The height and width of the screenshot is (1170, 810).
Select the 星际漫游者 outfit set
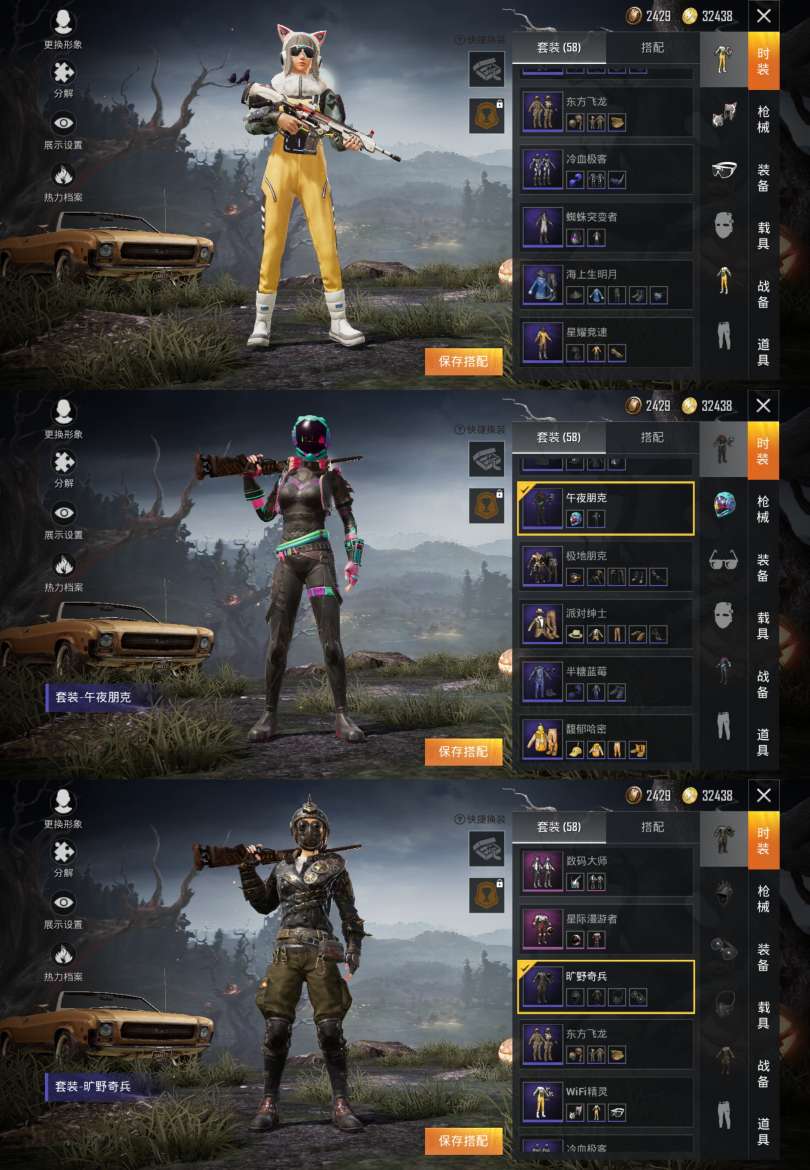coord(606,928)
